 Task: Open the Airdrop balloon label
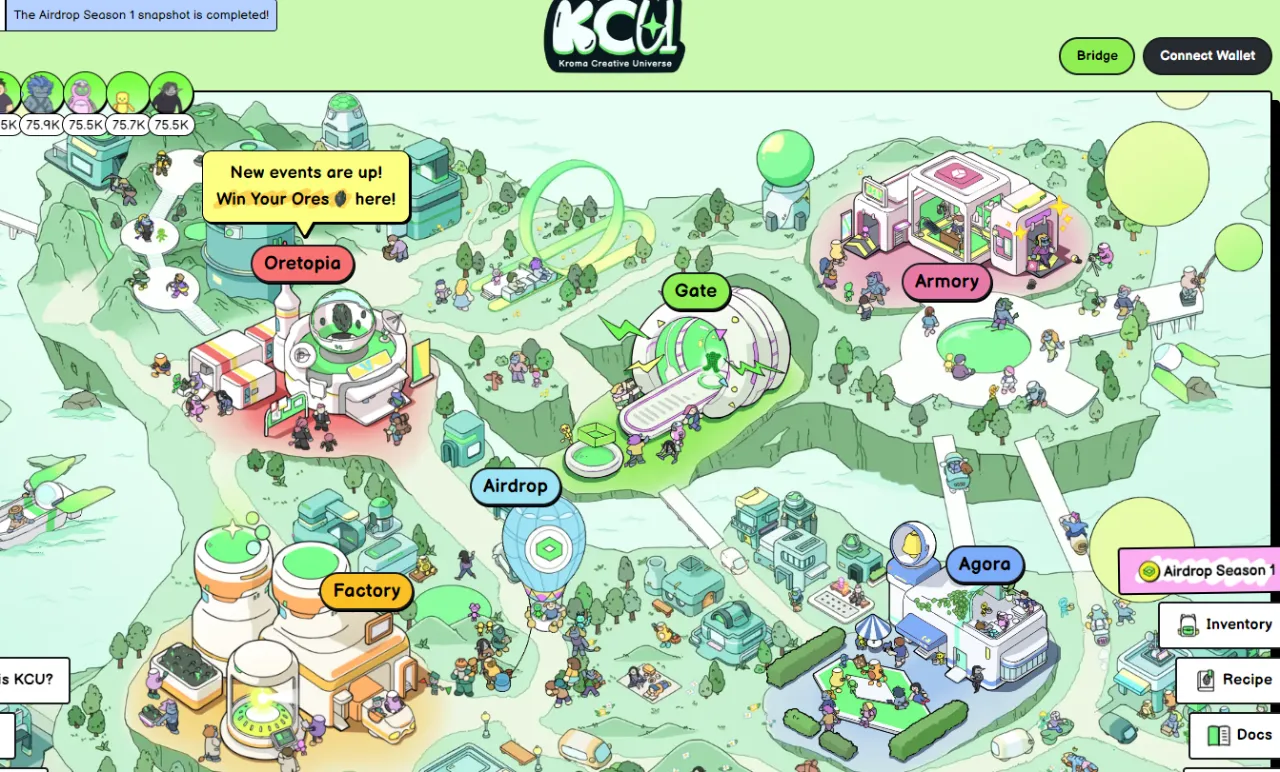coord(515,487)
